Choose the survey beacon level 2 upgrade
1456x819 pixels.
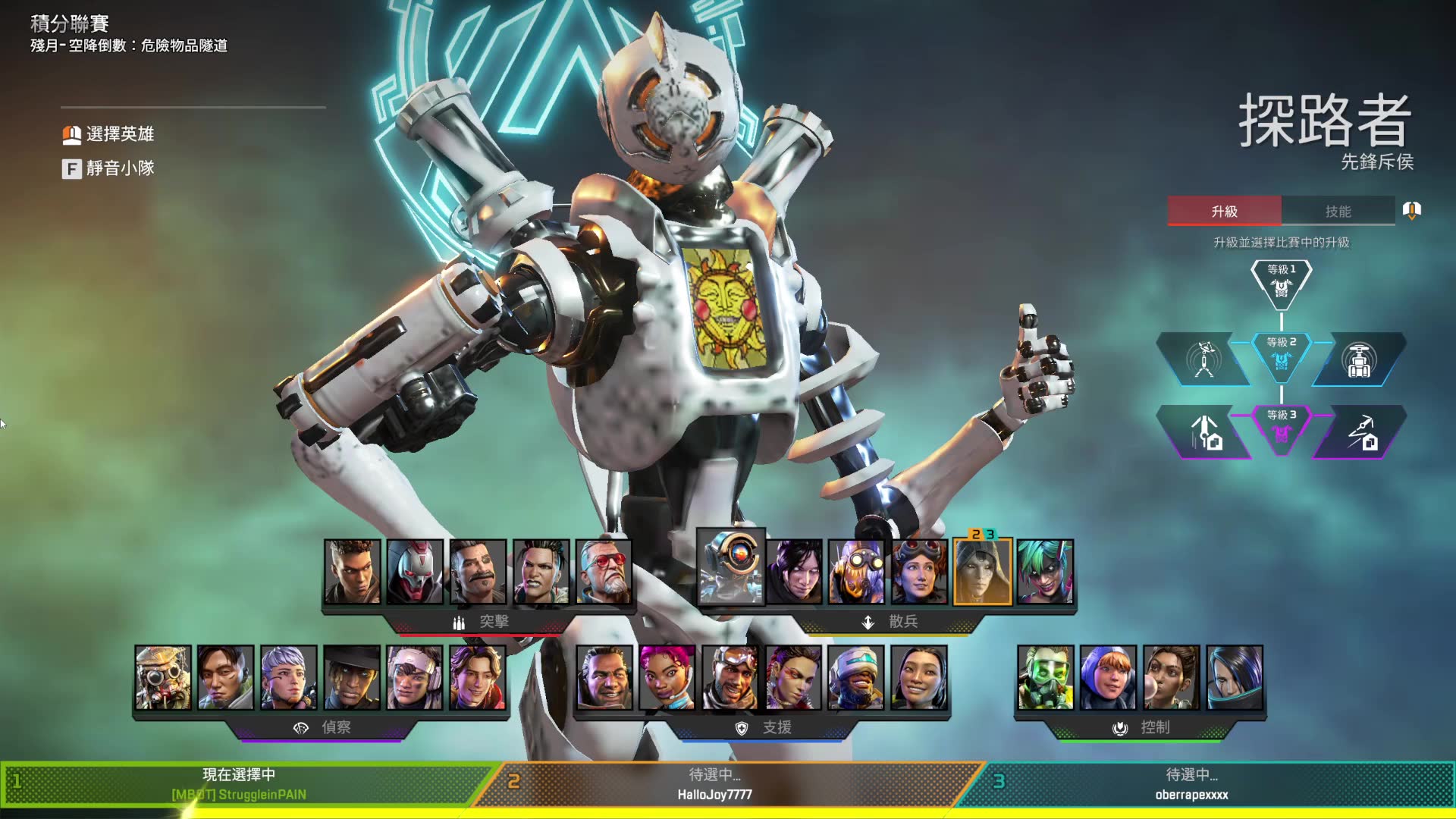(x=1203, y=360)
